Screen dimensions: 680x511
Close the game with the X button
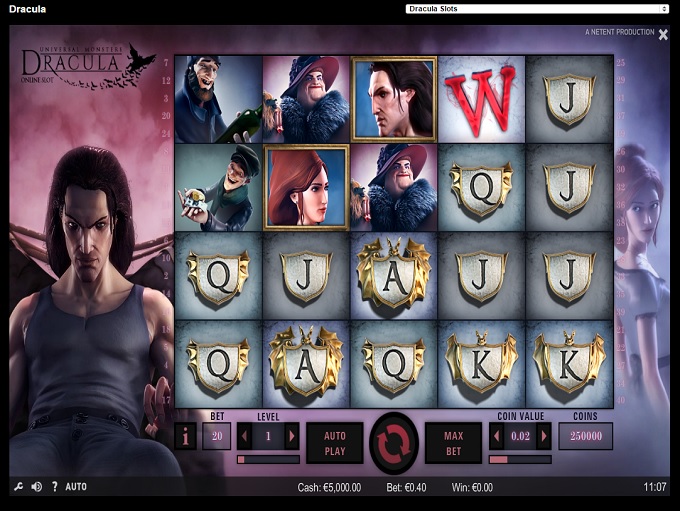click(x=663, y=34)
